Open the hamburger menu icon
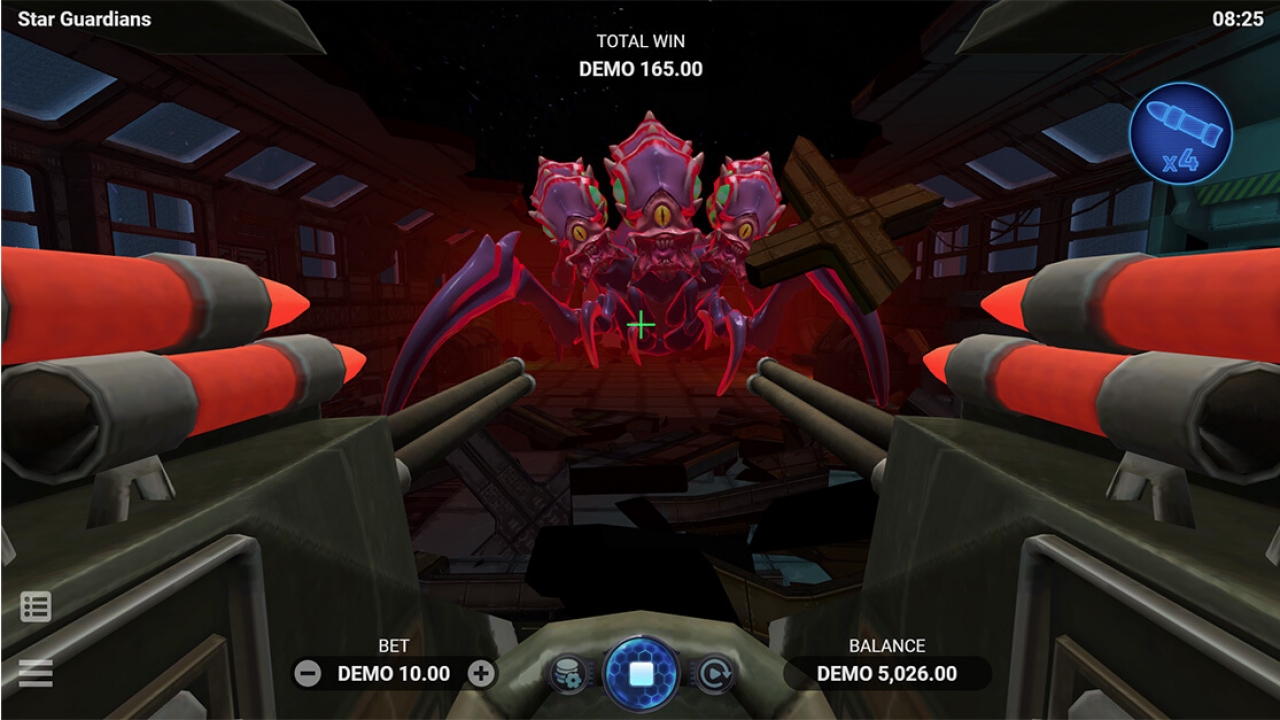The image size is (1280, 720). click(35, 673)
